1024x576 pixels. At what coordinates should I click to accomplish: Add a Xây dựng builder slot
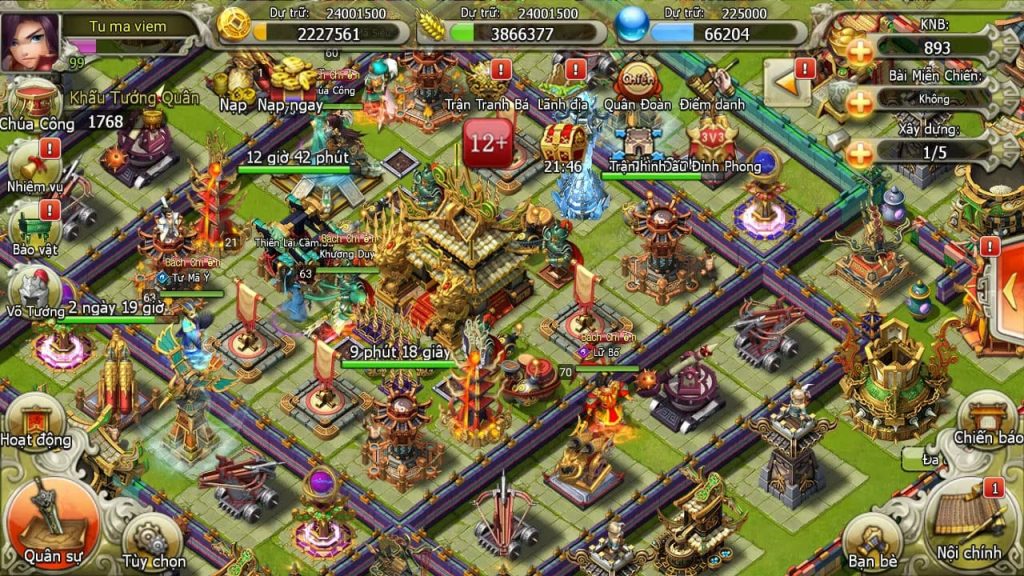coord(860,153)
